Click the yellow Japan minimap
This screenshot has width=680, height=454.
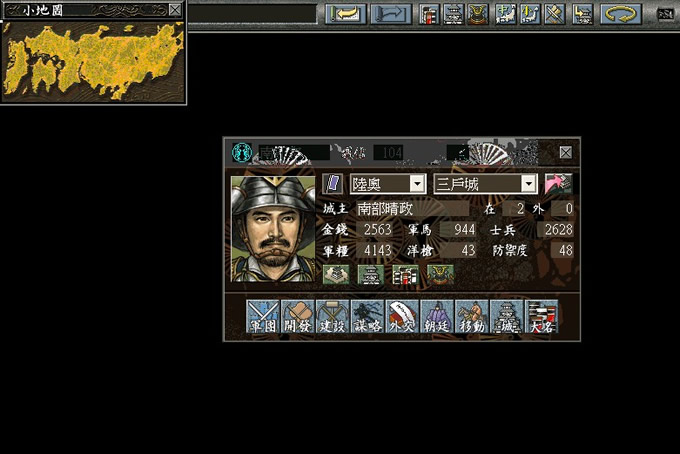(93, 58)
